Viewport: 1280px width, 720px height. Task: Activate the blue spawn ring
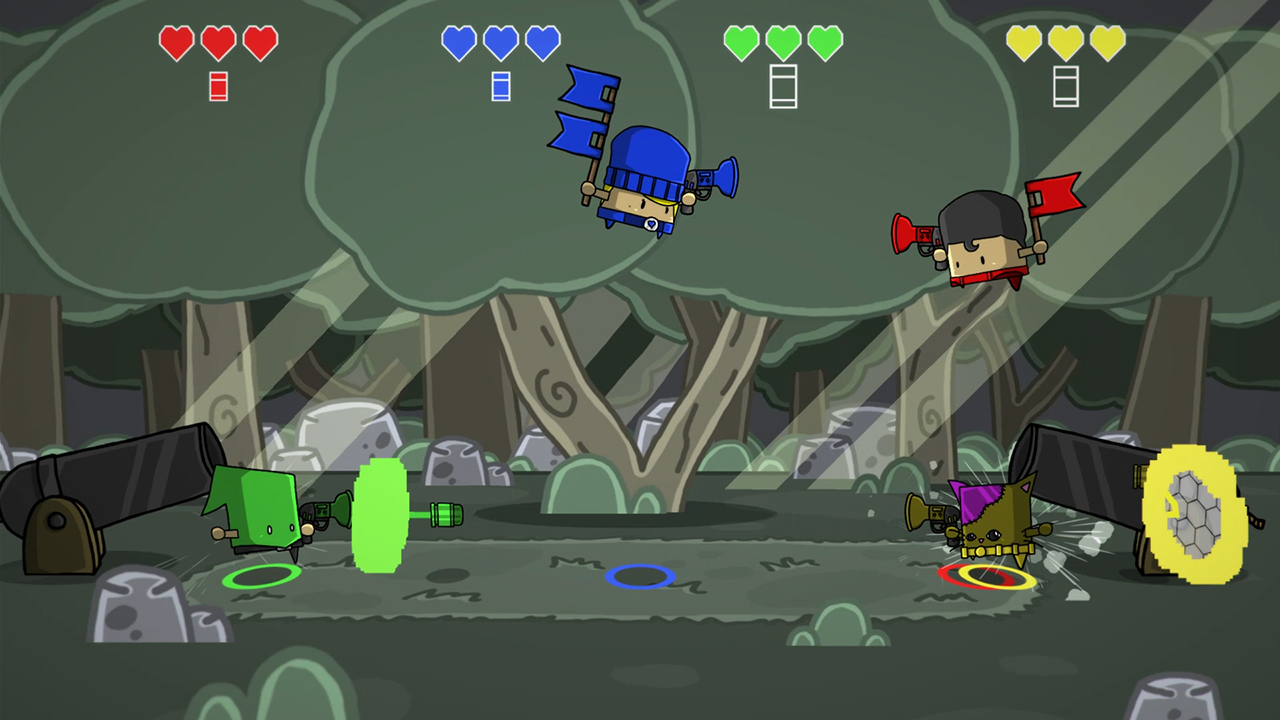(x=643, y=575)
